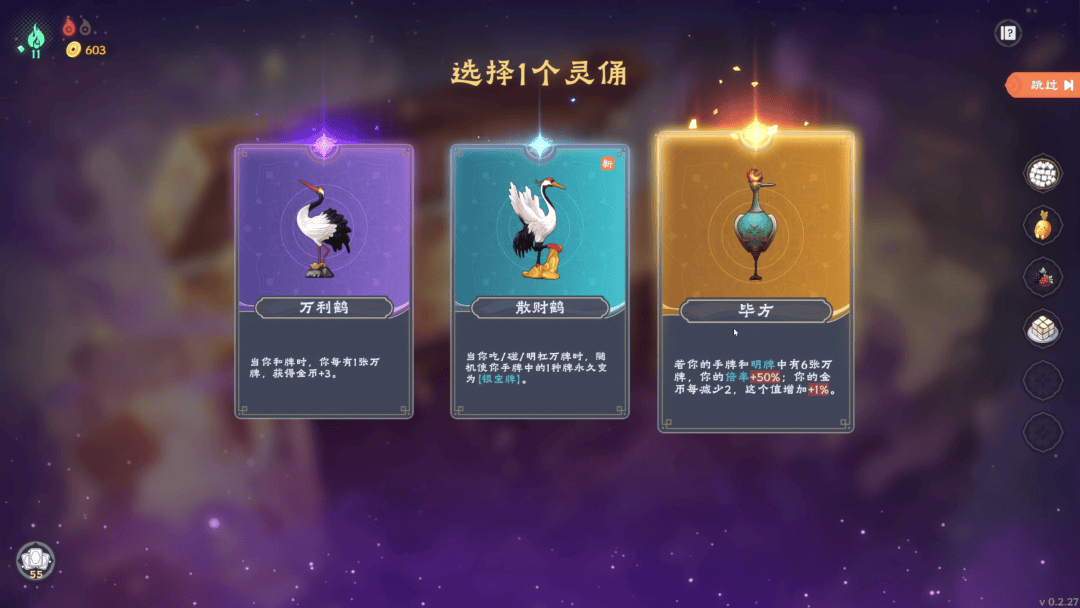Pick the golden 毕方 card
1080x608 pixels.
pyautogui.click(x=755, y=283)
